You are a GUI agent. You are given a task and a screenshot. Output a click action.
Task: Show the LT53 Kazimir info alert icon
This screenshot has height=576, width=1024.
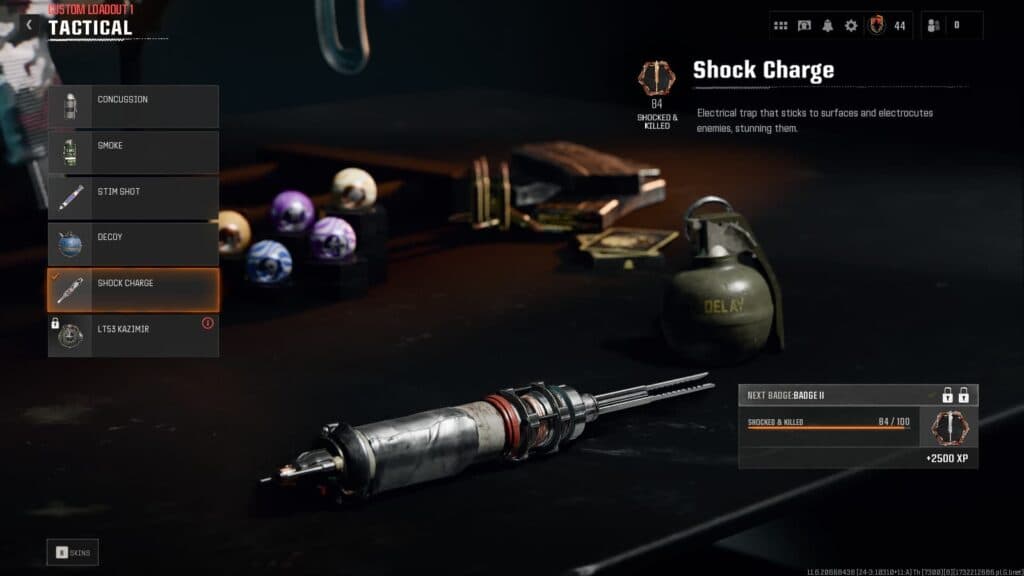(208, 323)
